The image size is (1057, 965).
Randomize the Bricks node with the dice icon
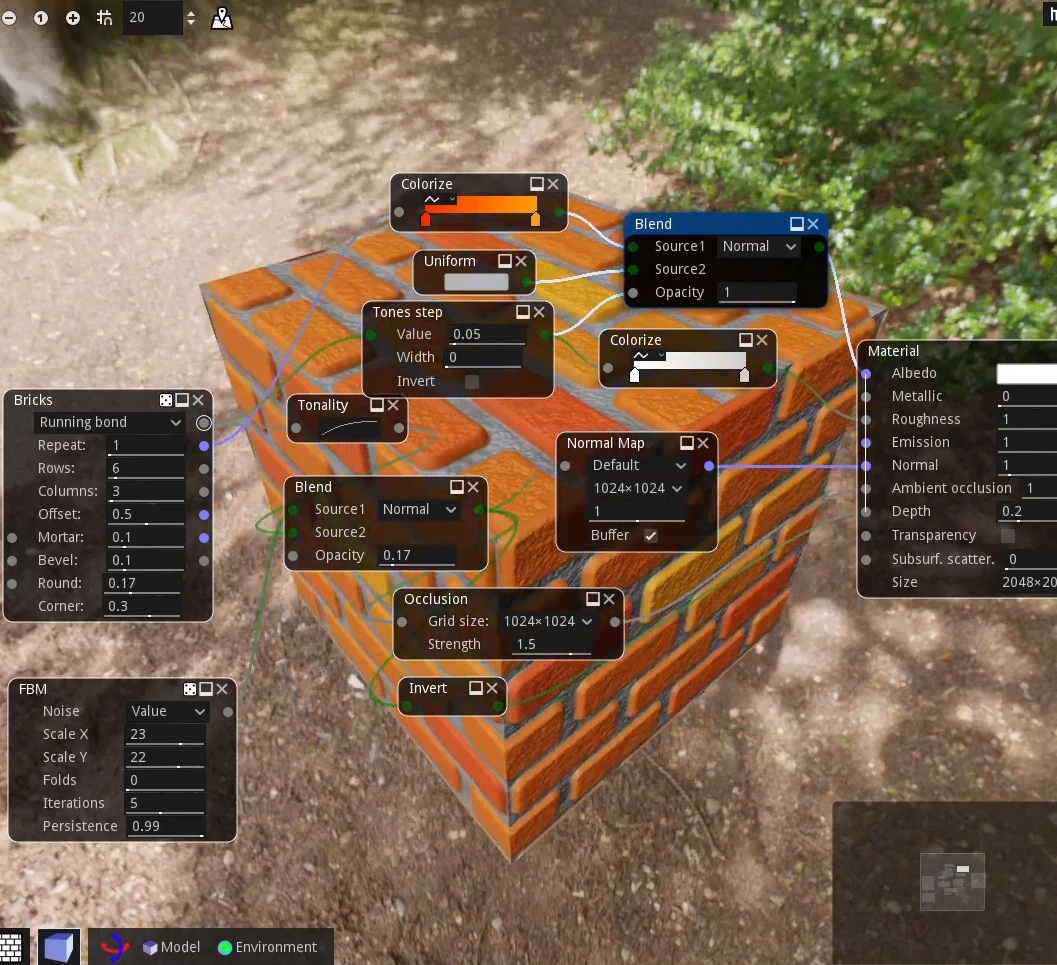[166, 400]
